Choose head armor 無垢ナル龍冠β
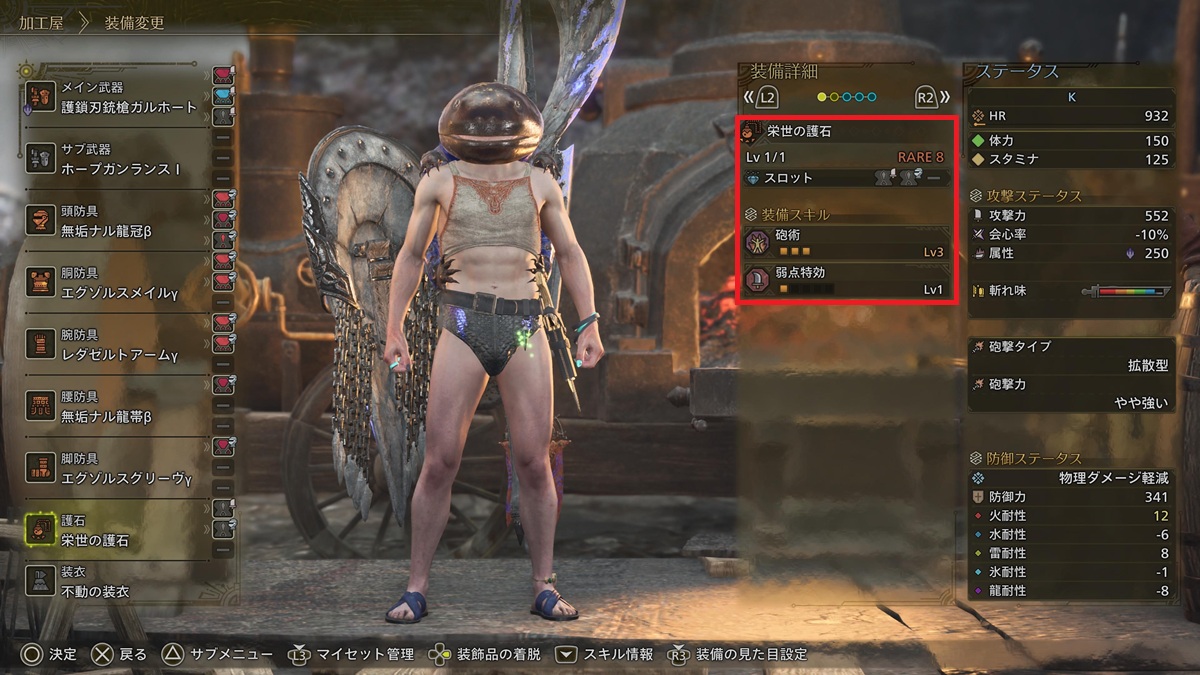Image resolution: width=1200 pixels, height=675 pixels. [115, 221]
